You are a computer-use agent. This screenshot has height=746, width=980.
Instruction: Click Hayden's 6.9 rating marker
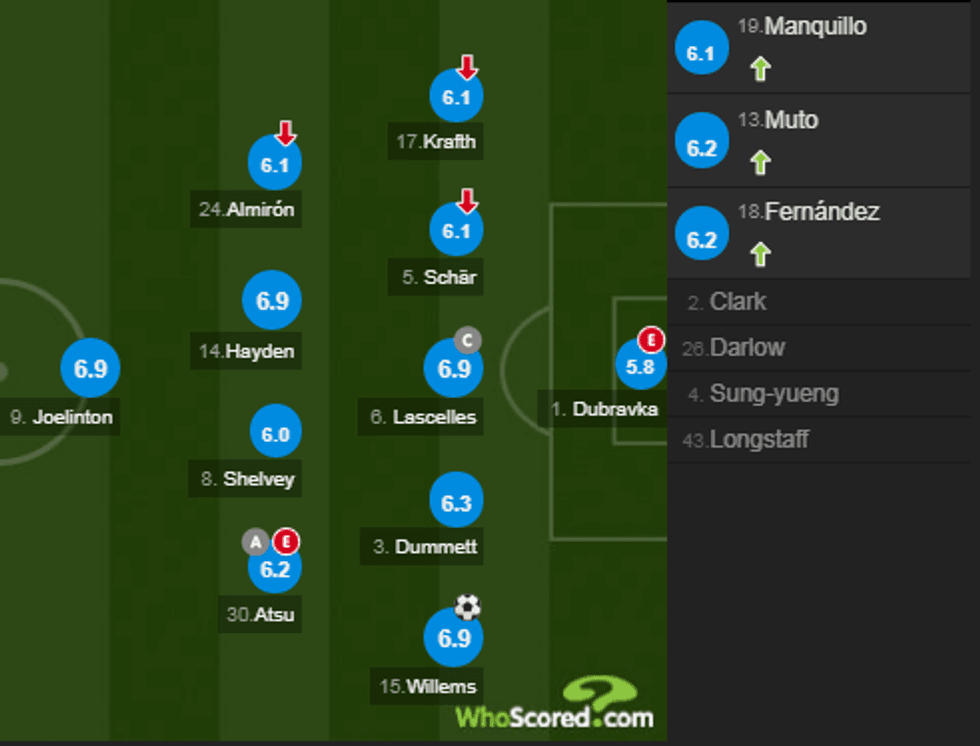(272, 300)
